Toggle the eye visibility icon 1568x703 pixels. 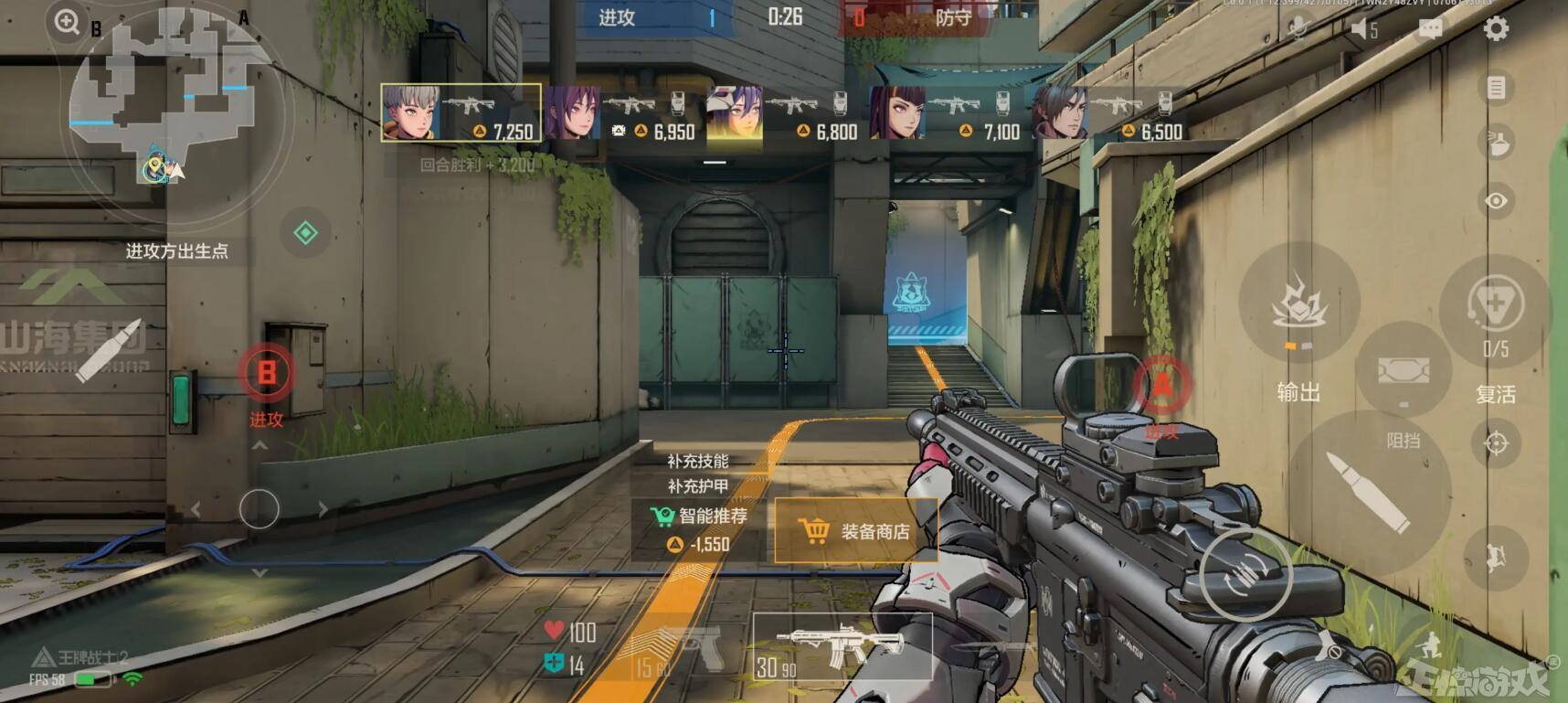tap(1496, 200)
